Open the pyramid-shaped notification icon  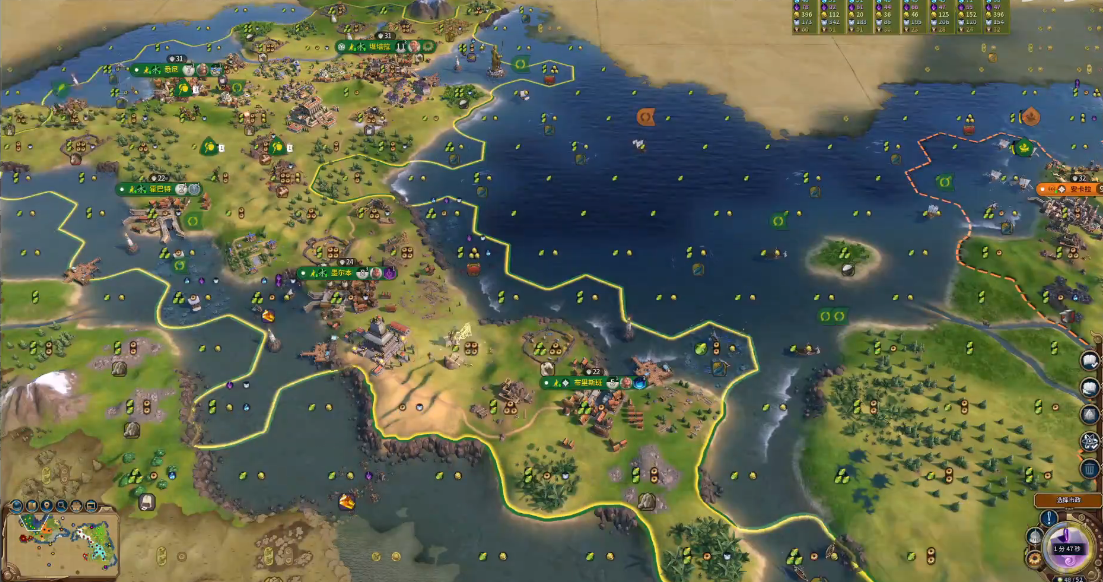point(1090,414)
